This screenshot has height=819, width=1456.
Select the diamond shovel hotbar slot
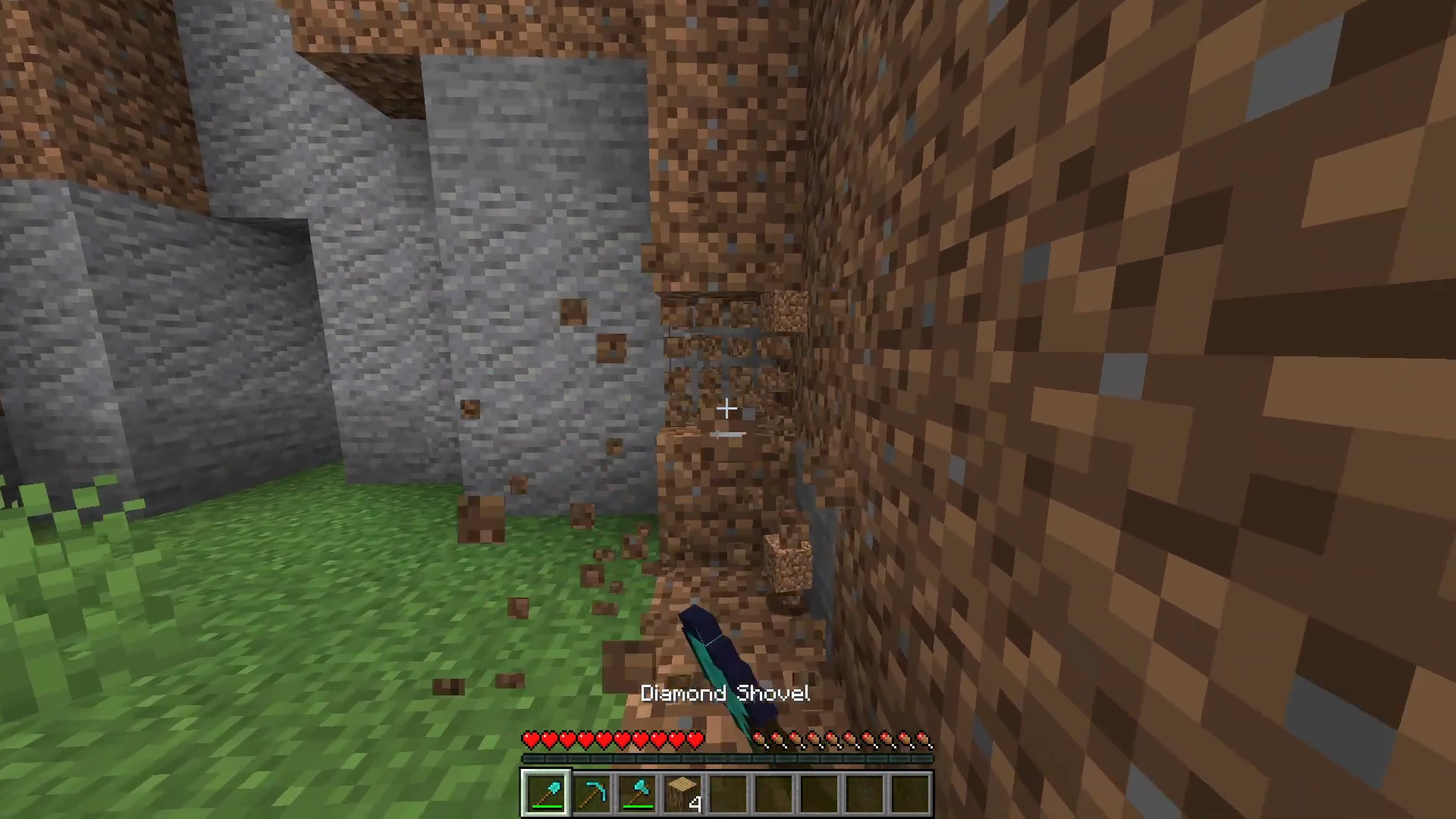tap(545, 793)
